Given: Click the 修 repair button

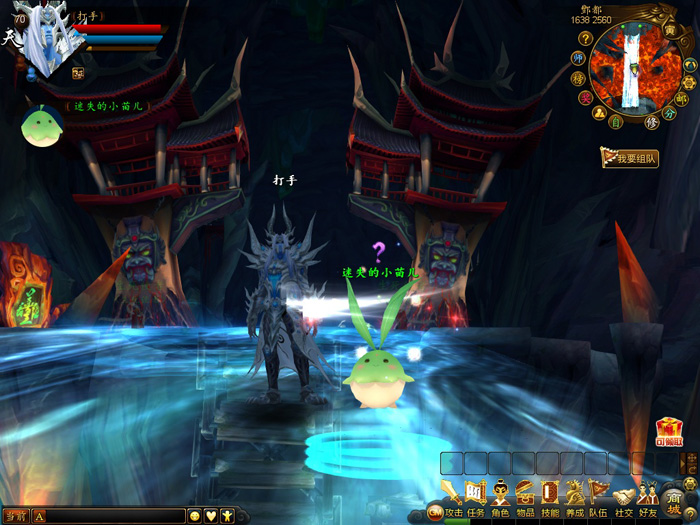Looking at the screenshot, I should point(652,123).
